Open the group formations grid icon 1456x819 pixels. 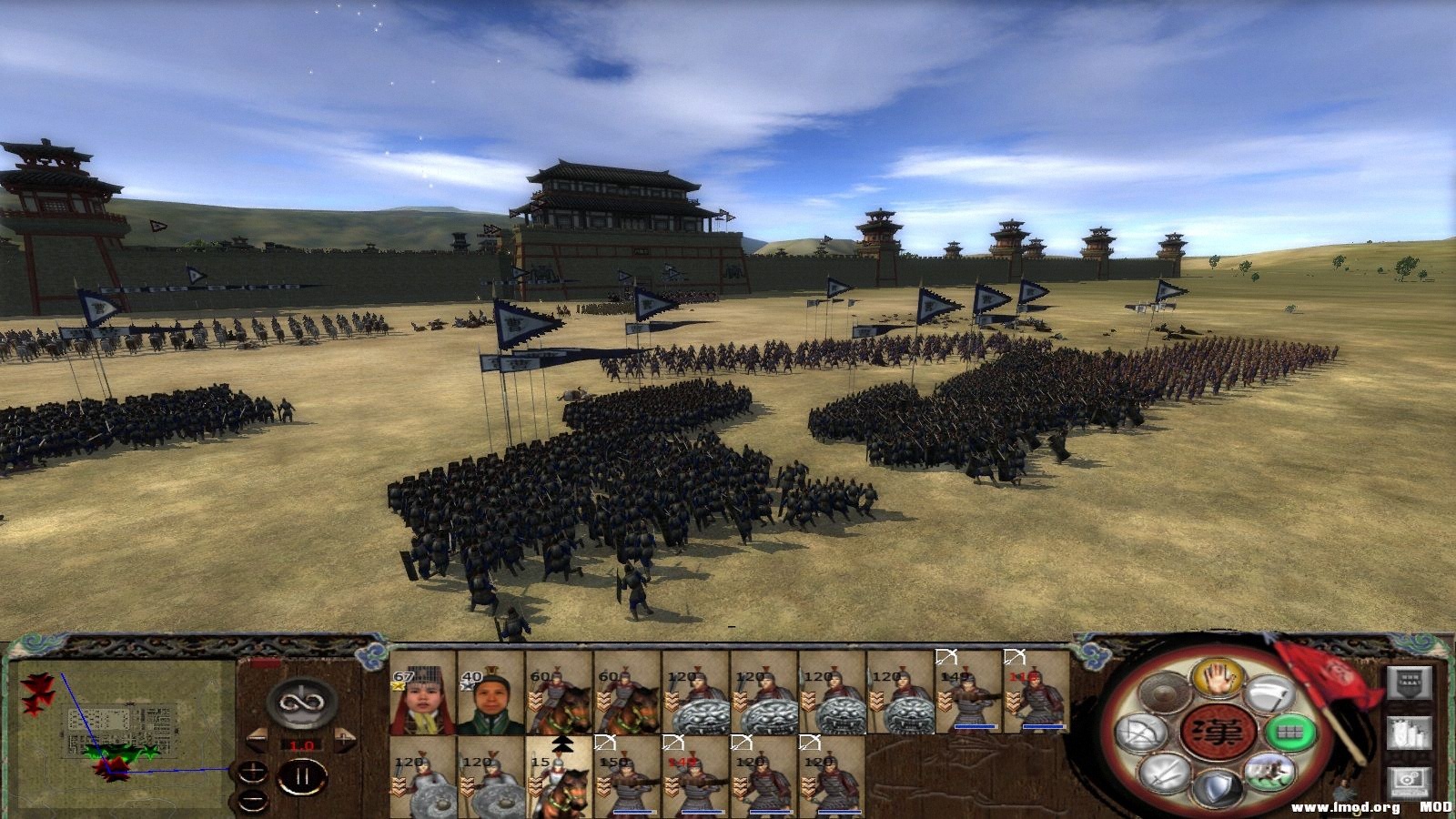click(x=1292, y=733)
